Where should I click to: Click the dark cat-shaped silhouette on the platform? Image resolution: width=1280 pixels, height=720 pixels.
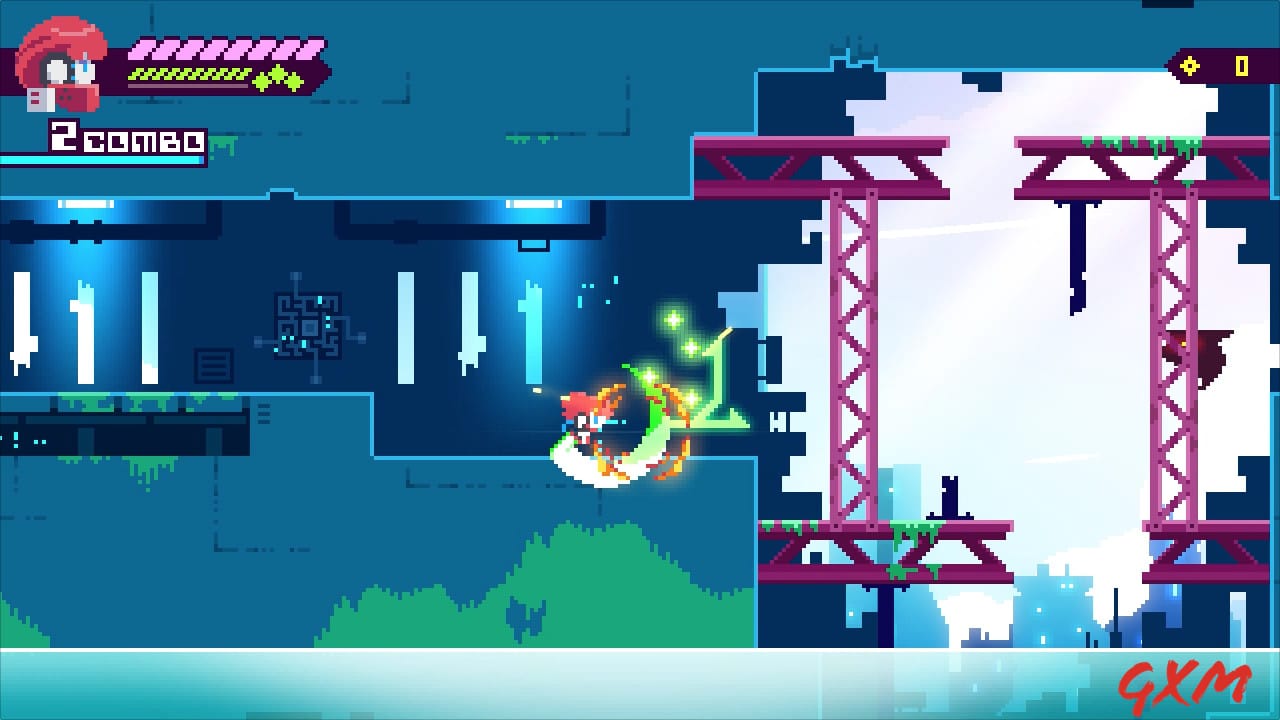tap(950, 495)
